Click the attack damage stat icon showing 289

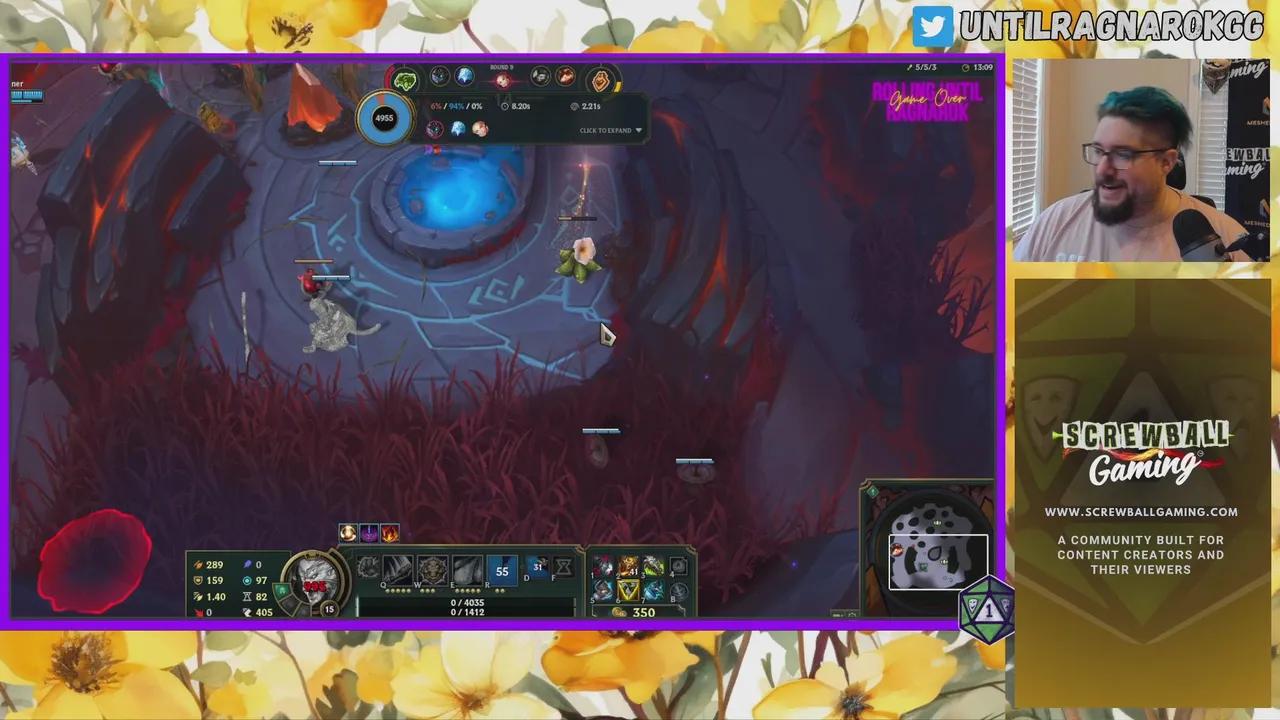(x=199, y=564)
